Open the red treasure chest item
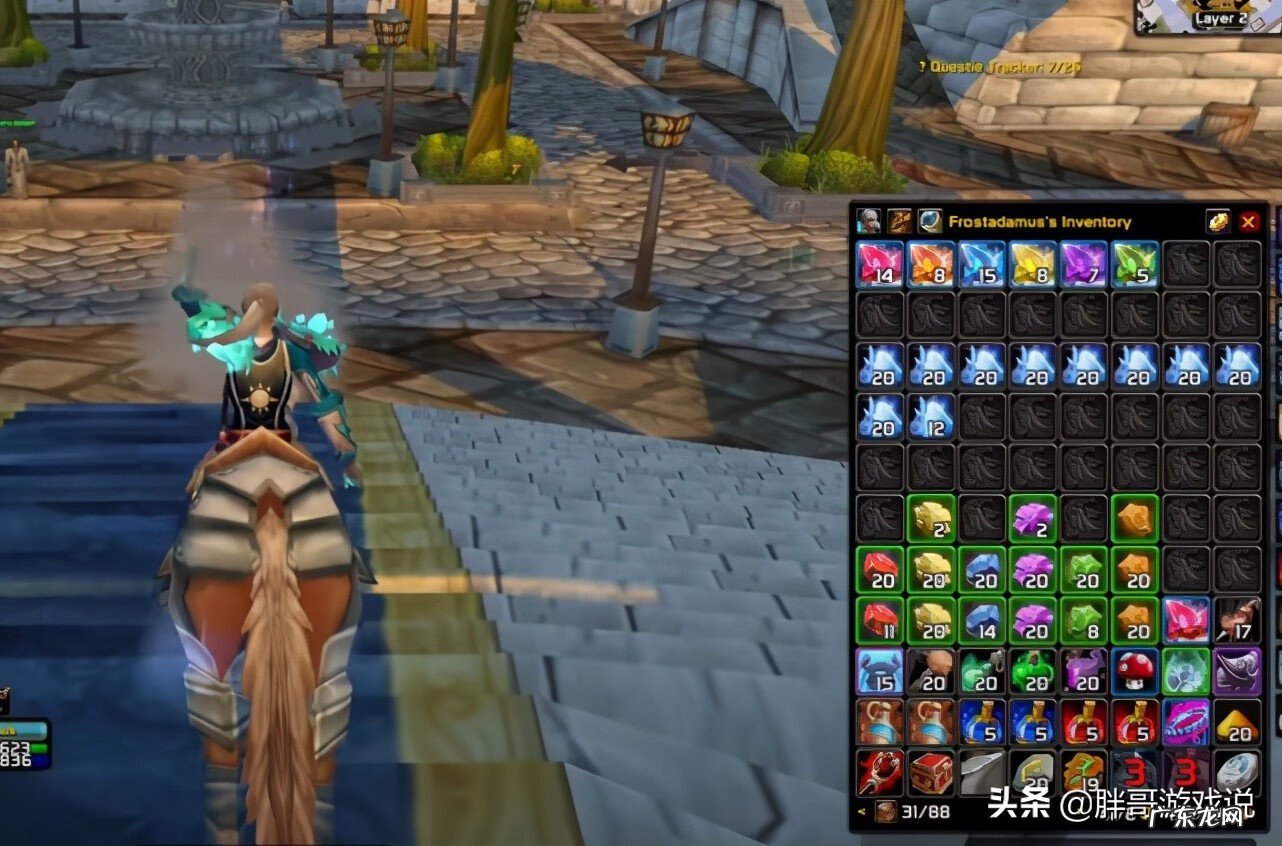This screenshot has width=1282, height=846. (932, 774)
